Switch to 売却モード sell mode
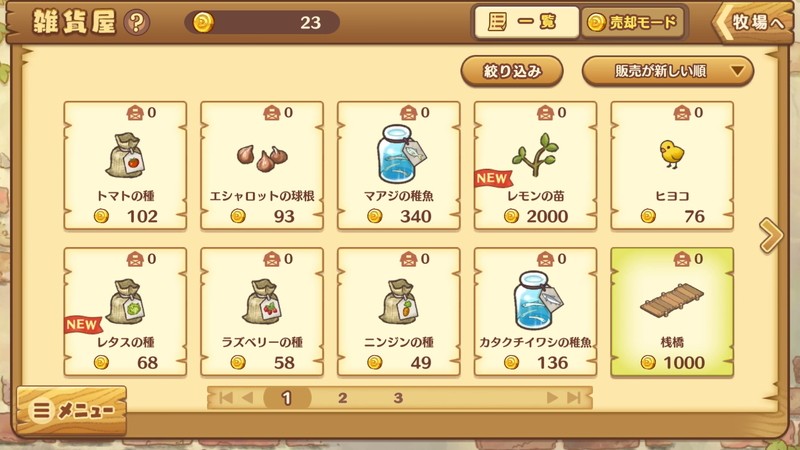 coord(633,22)
